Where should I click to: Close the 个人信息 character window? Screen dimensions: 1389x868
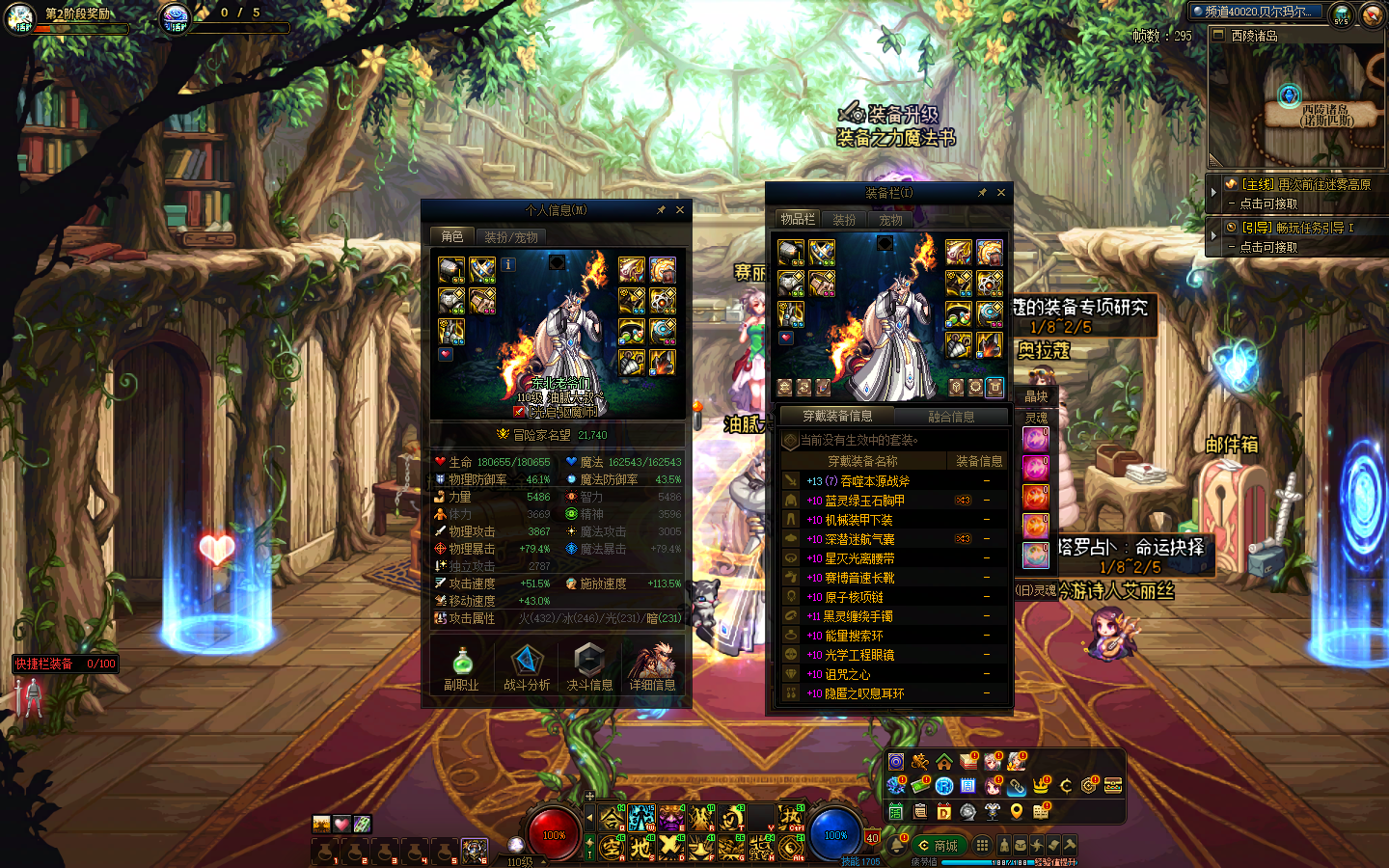coord(680,210)
